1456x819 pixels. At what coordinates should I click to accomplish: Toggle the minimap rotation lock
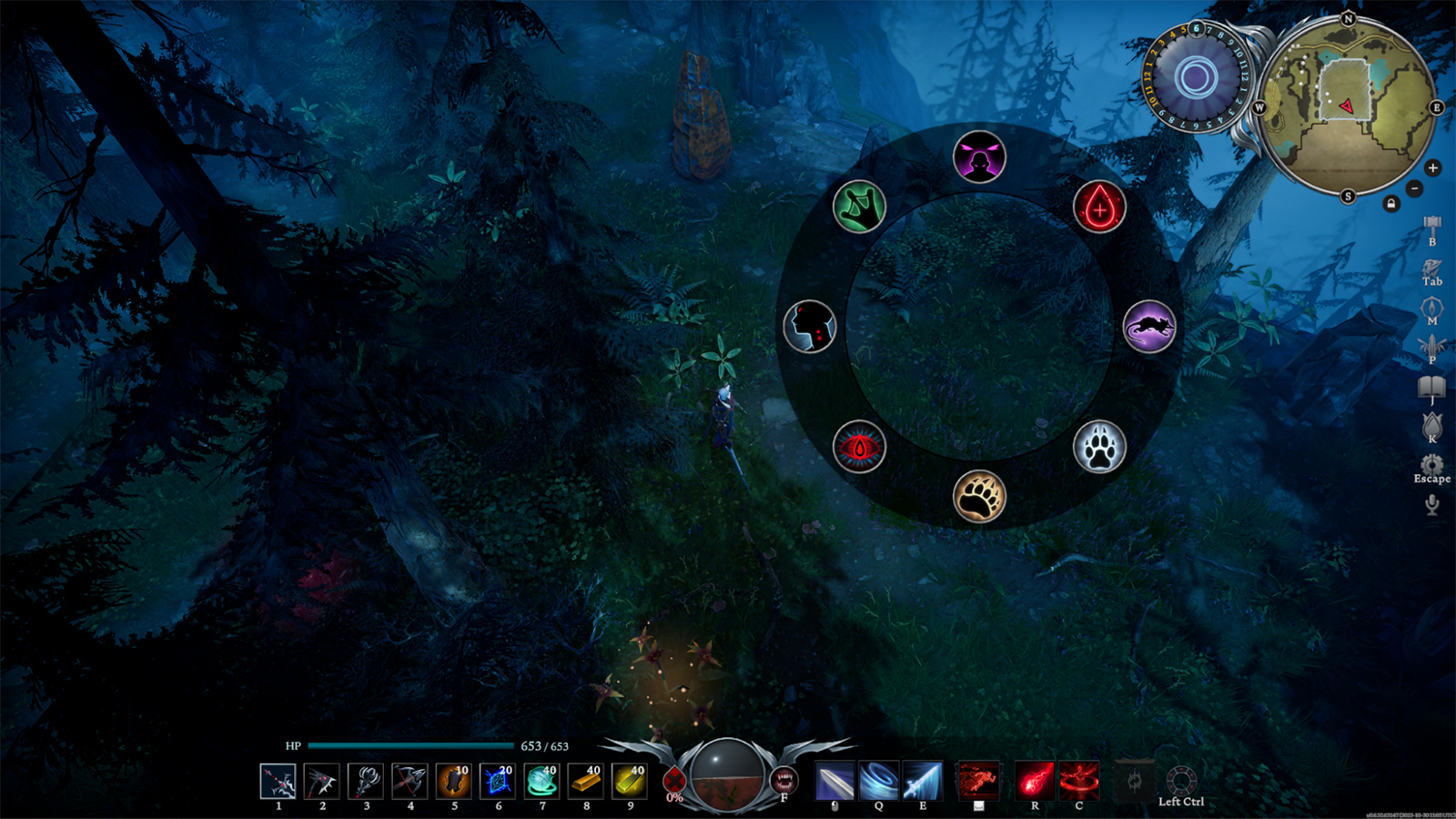[1390, 204]
